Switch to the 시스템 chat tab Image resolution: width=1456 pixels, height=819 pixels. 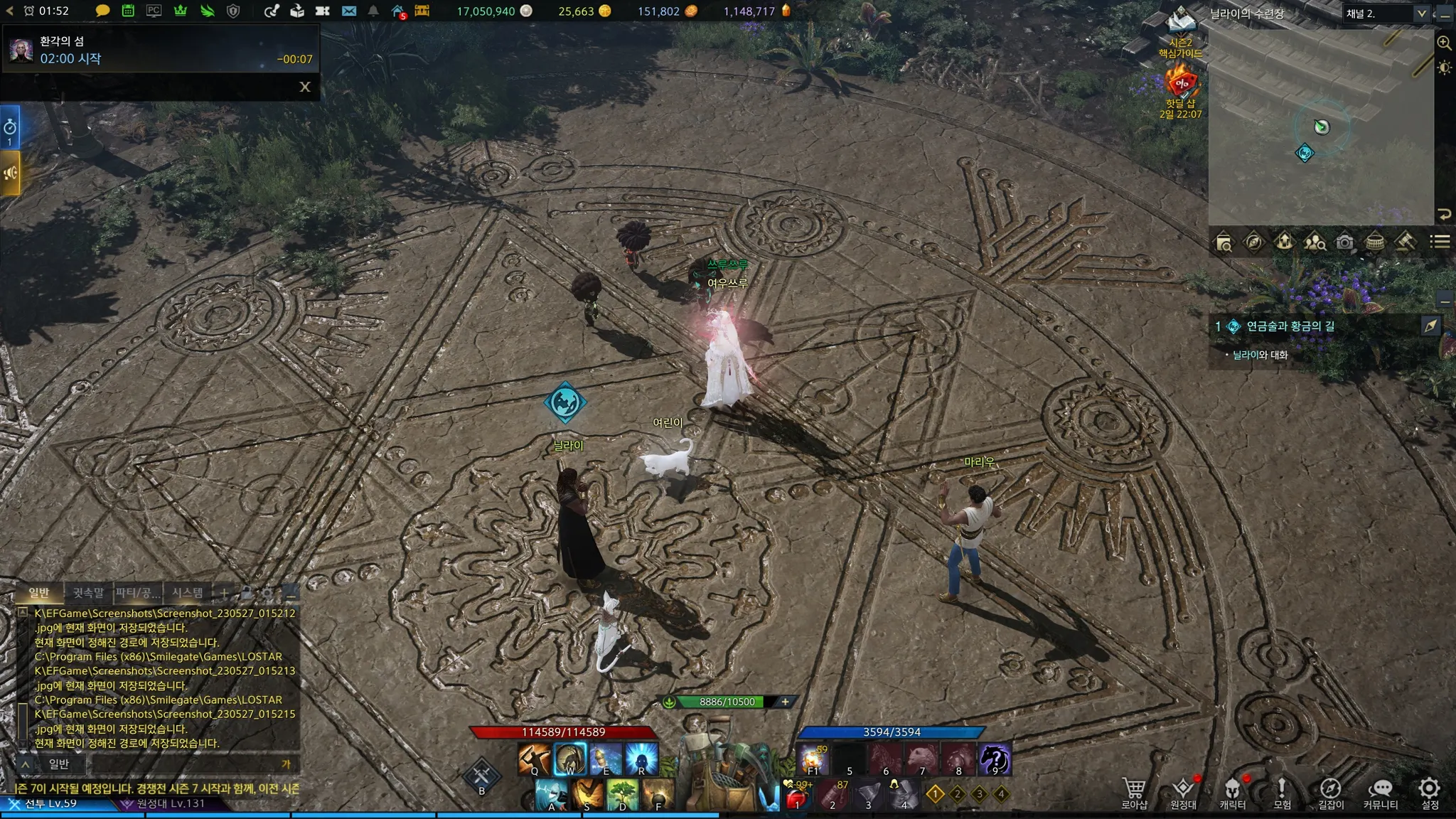point(188,592)
